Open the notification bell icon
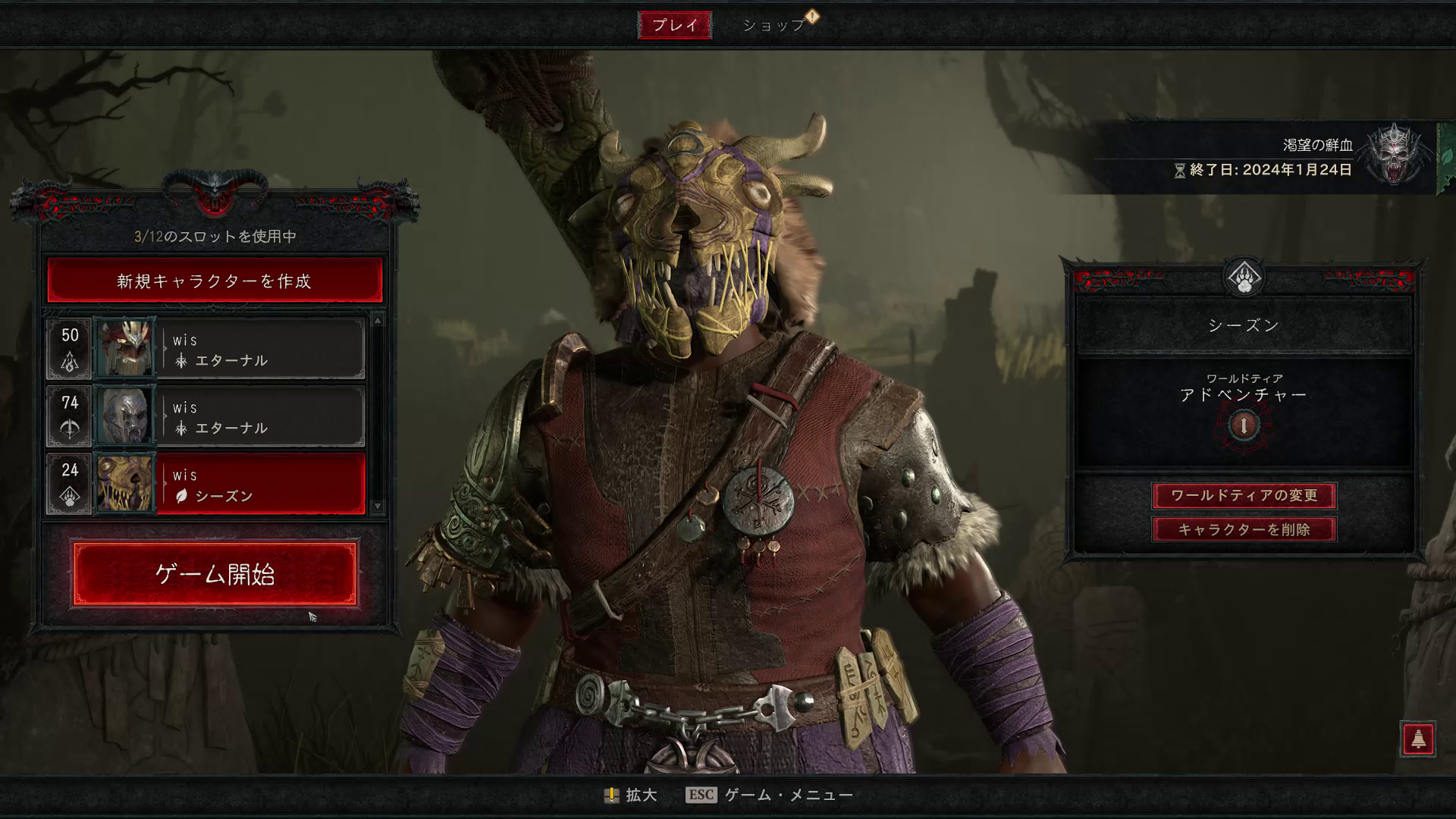Image resolution: width=1456 pixels, height=819 pixels. pyautogui.click(x=1417, y=738)
